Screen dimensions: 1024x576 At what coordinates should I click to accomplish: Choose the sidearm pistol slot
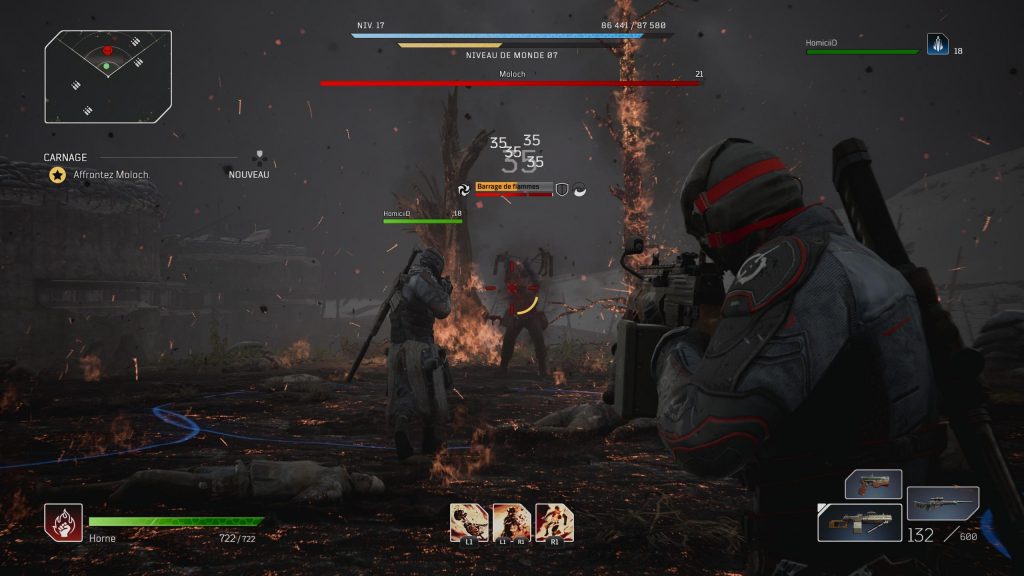[873, 484]
